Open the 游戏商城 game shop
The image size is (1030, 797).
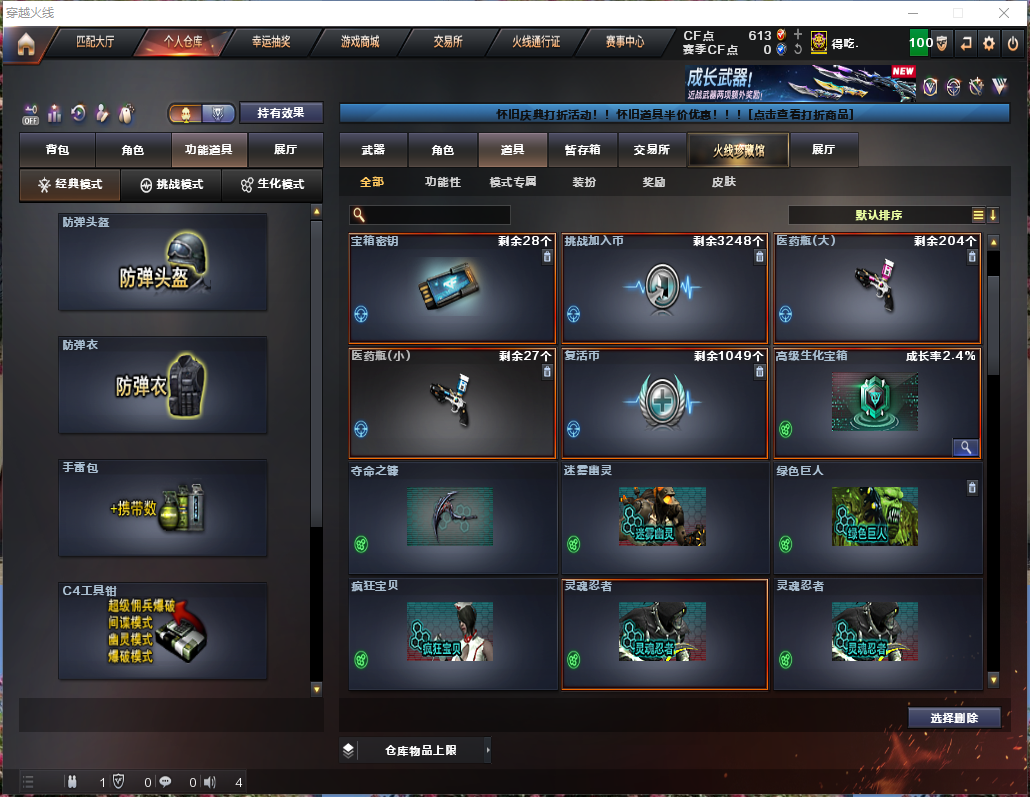tap(360, 42)
